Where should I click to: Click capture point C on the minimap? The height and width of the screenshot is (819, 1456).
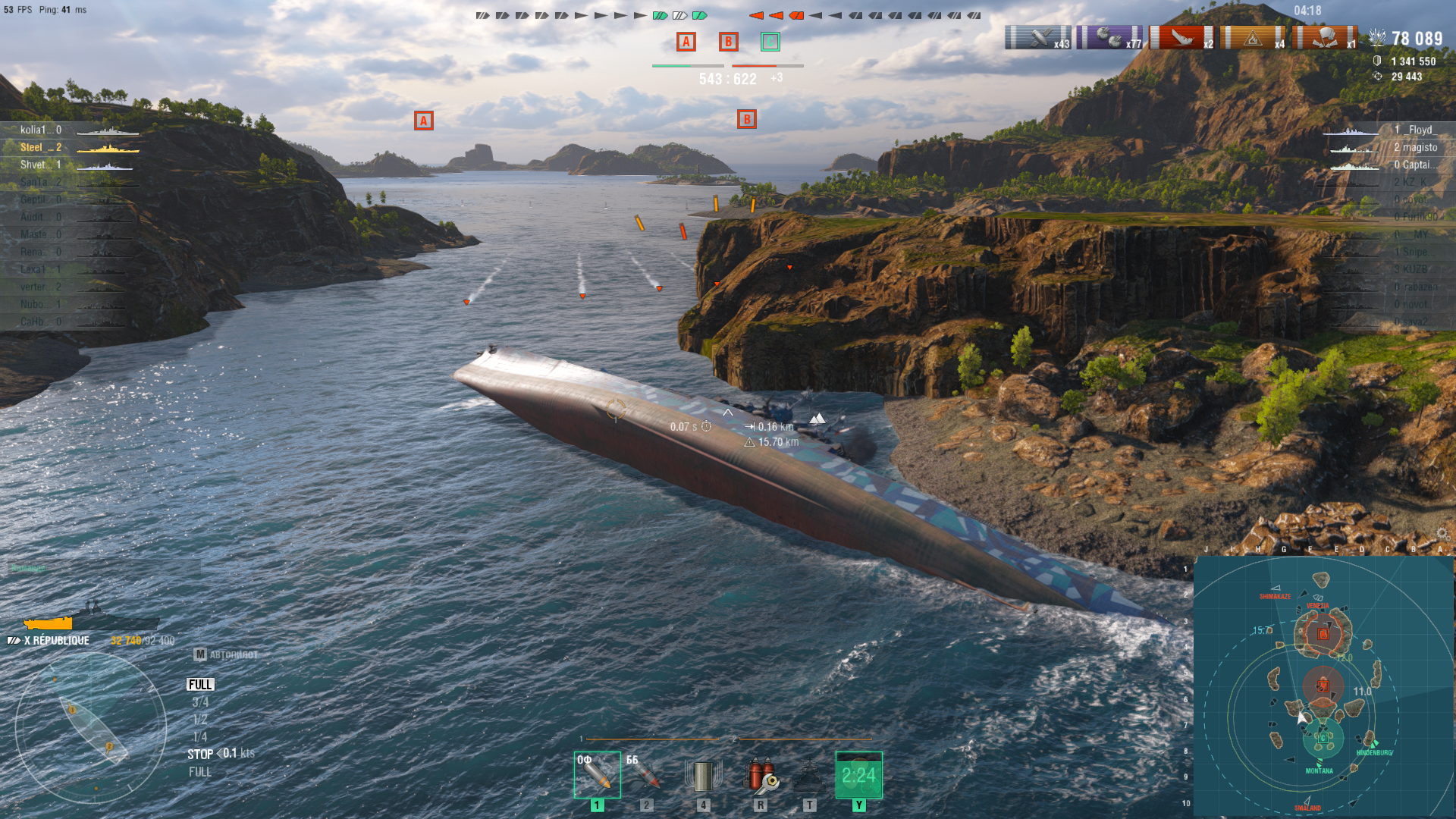coord(1323,737)
